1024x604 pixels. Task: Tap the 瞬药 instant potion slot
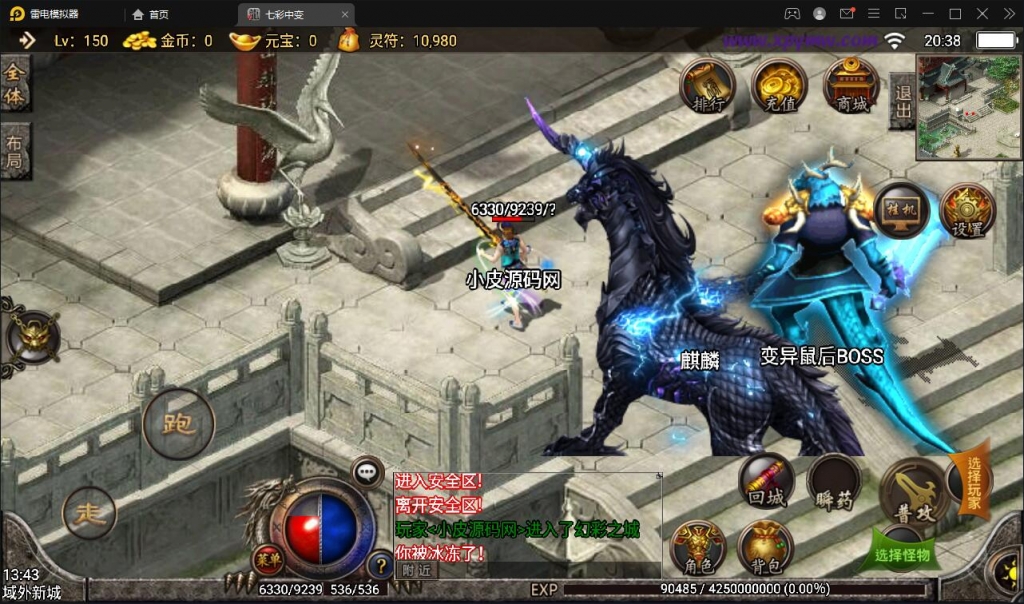coord(834,483)
